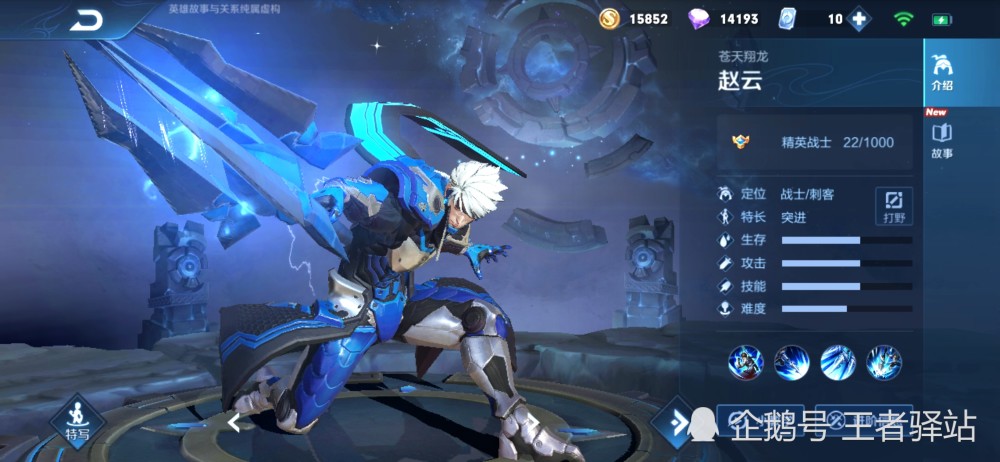View the skill icon with a spear thrust
Image resolution: width=1000 pixels, height=462 pixels.
tap(792, 361)
